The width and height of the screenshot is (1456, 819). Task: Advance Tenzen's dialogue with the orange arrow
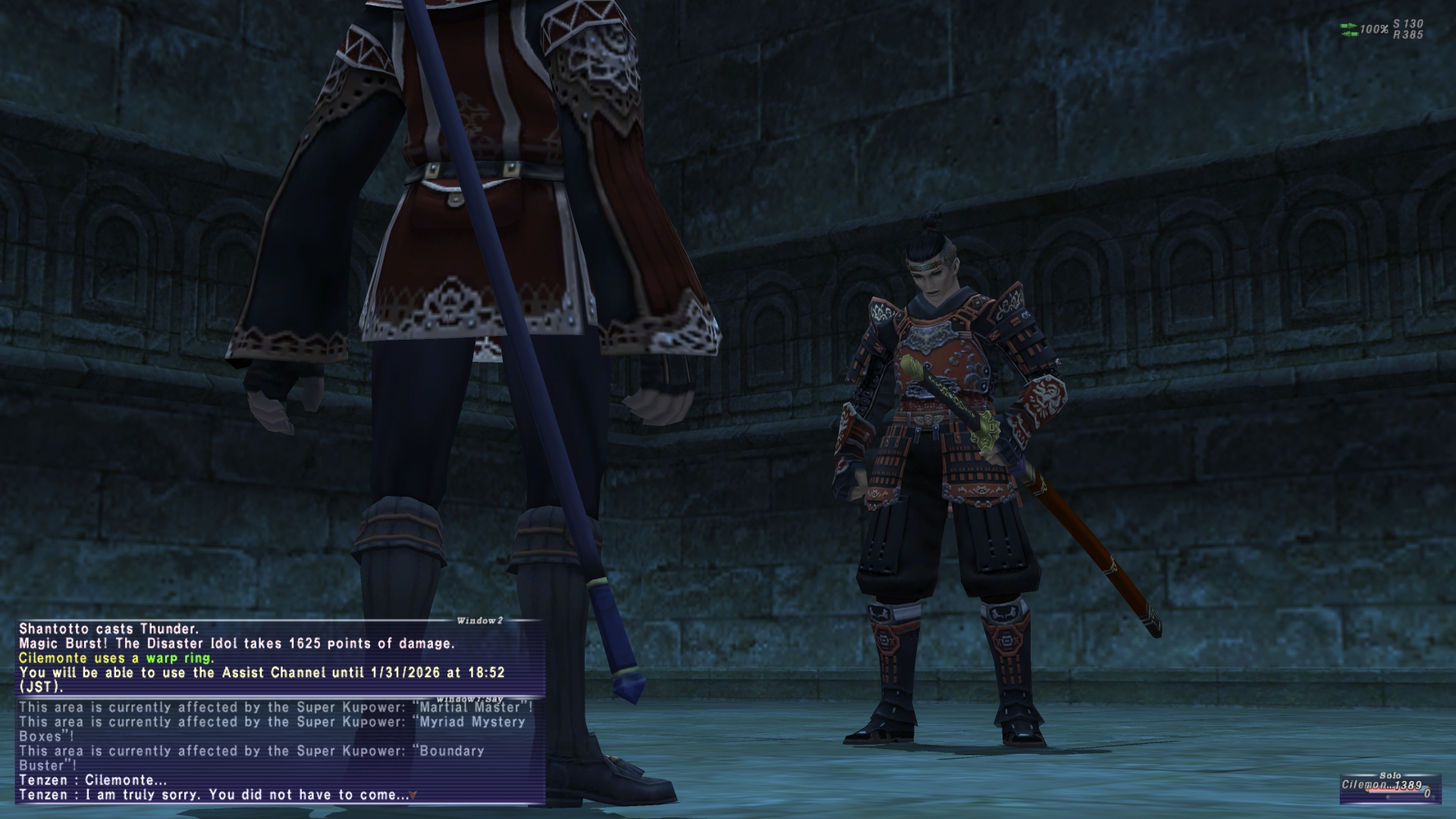pos(413,795)
